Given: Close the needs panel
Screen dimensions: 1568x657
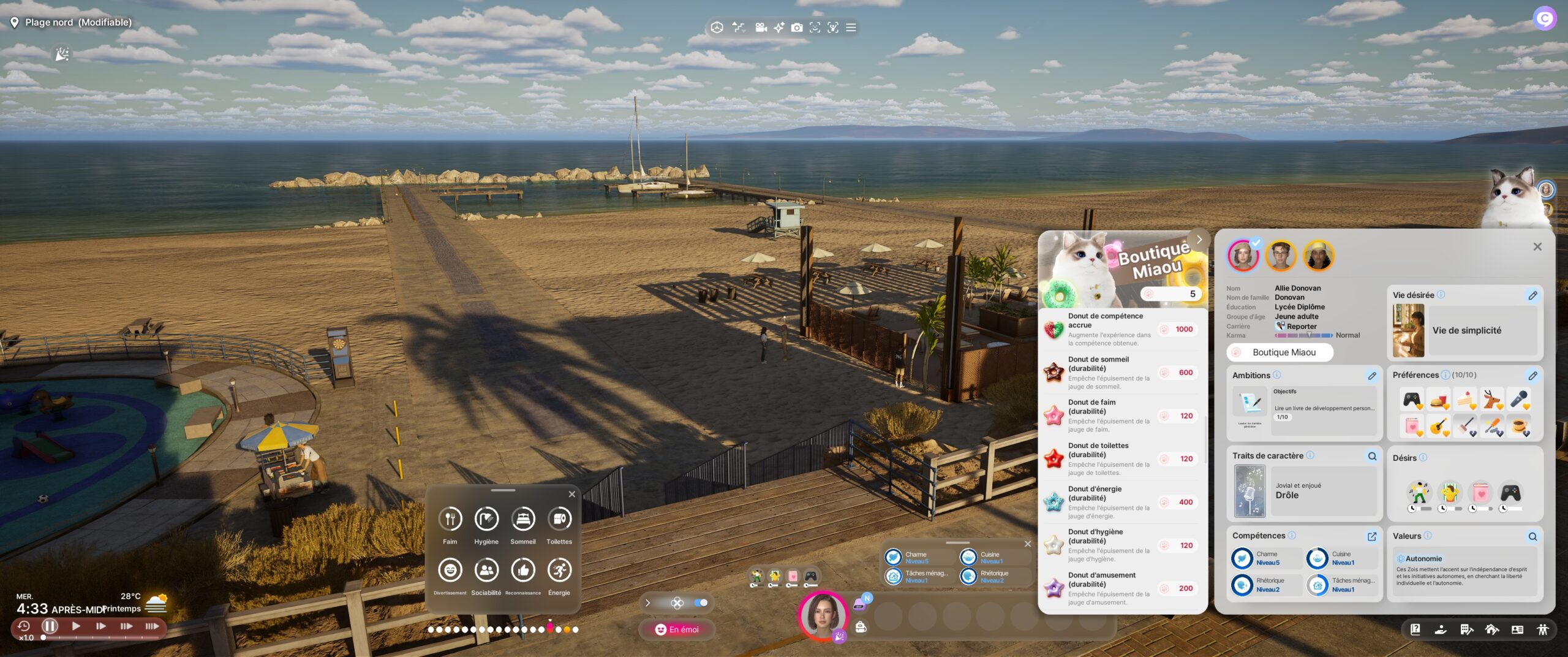Looking at the screenshot, I should coord(571,494).
